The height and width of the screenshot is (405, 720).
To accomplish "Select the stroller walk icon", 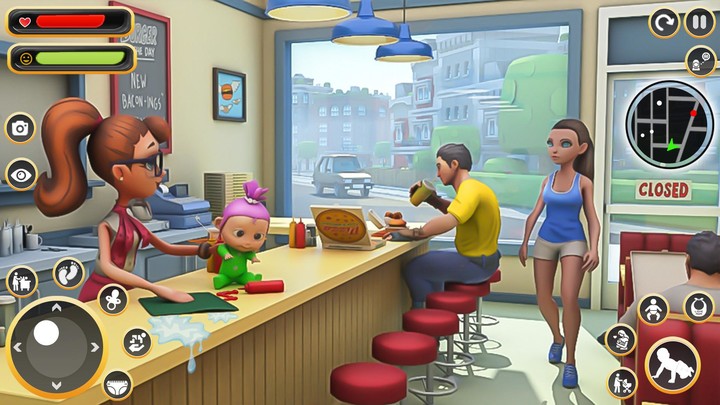I will pos(623,381).
